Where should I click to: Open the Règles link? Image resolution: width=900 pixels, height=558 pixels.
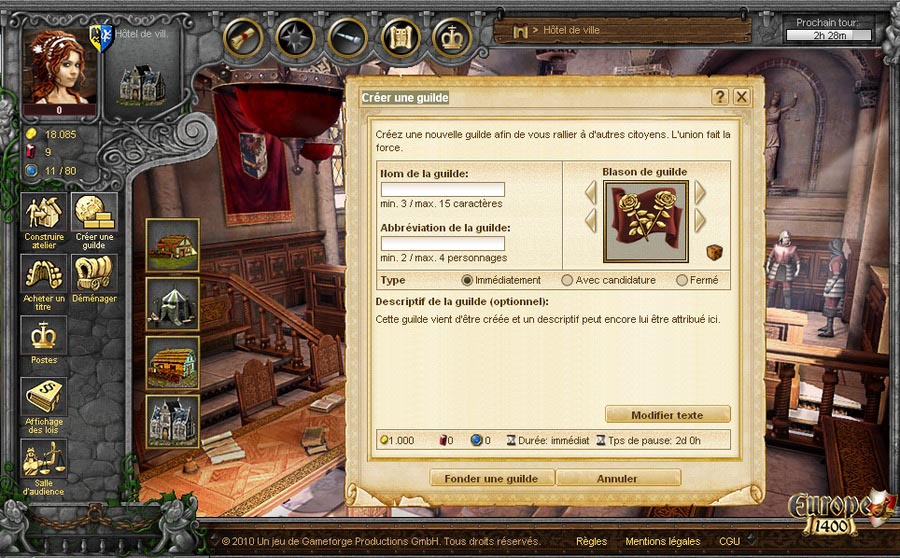[x=591, y=541]
